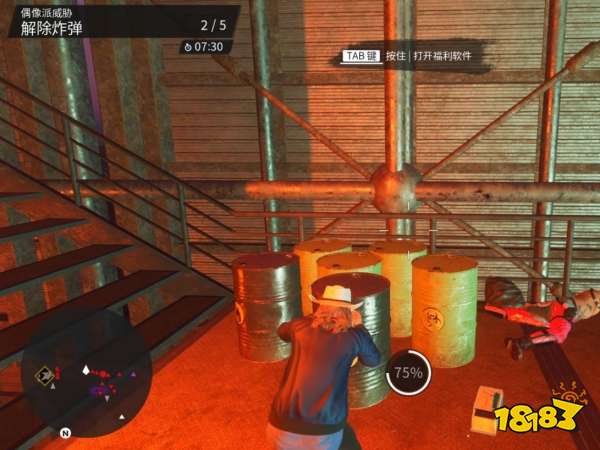
Task: Click the yellow diamond marker on the minimap
Action: tap(44, 375)
